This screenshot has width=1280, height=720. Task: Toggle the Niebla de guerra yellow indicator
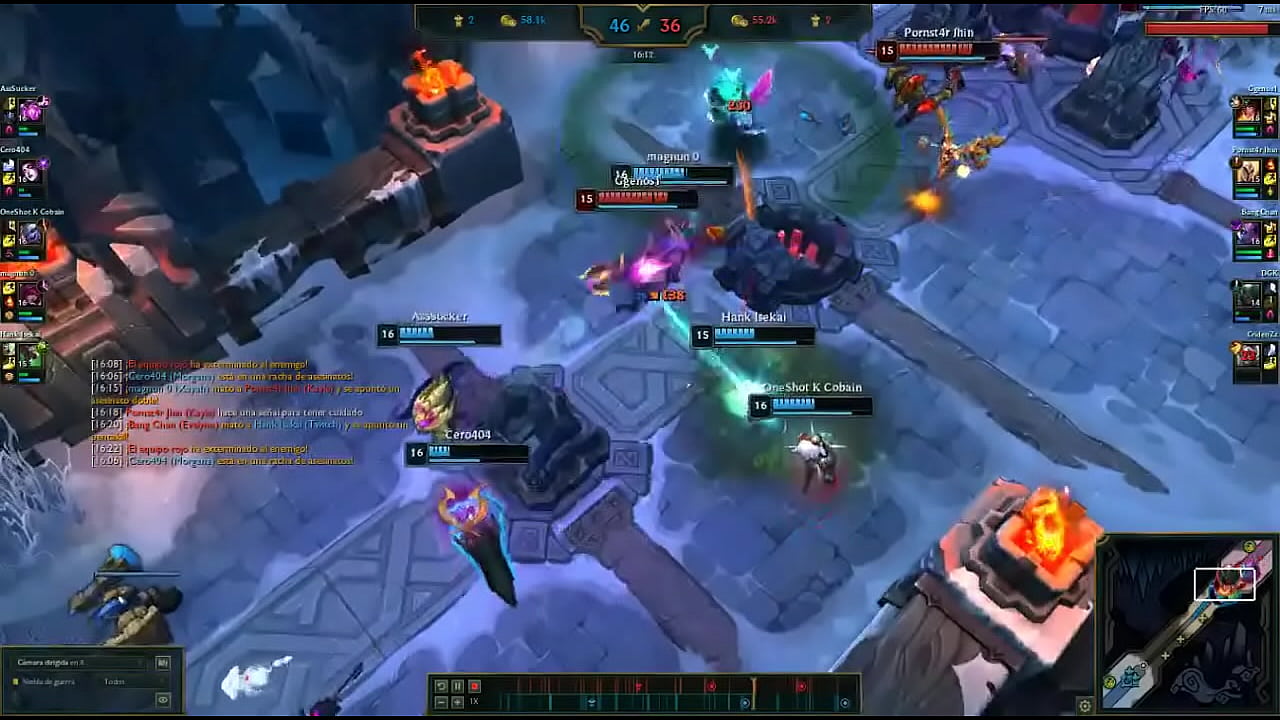pyautogui.click(x=16, y=681)
